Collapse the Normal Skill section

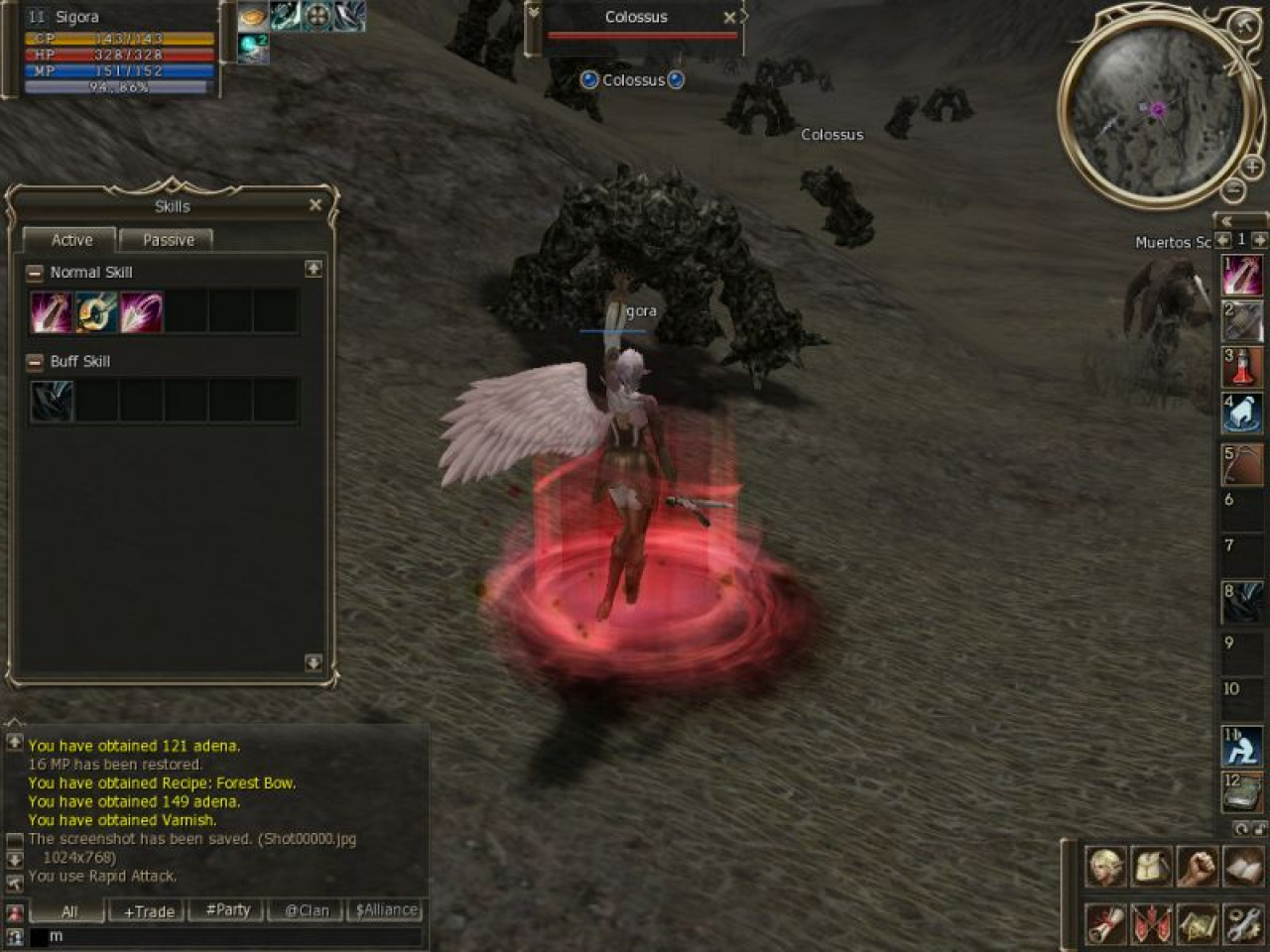[35, 273]
